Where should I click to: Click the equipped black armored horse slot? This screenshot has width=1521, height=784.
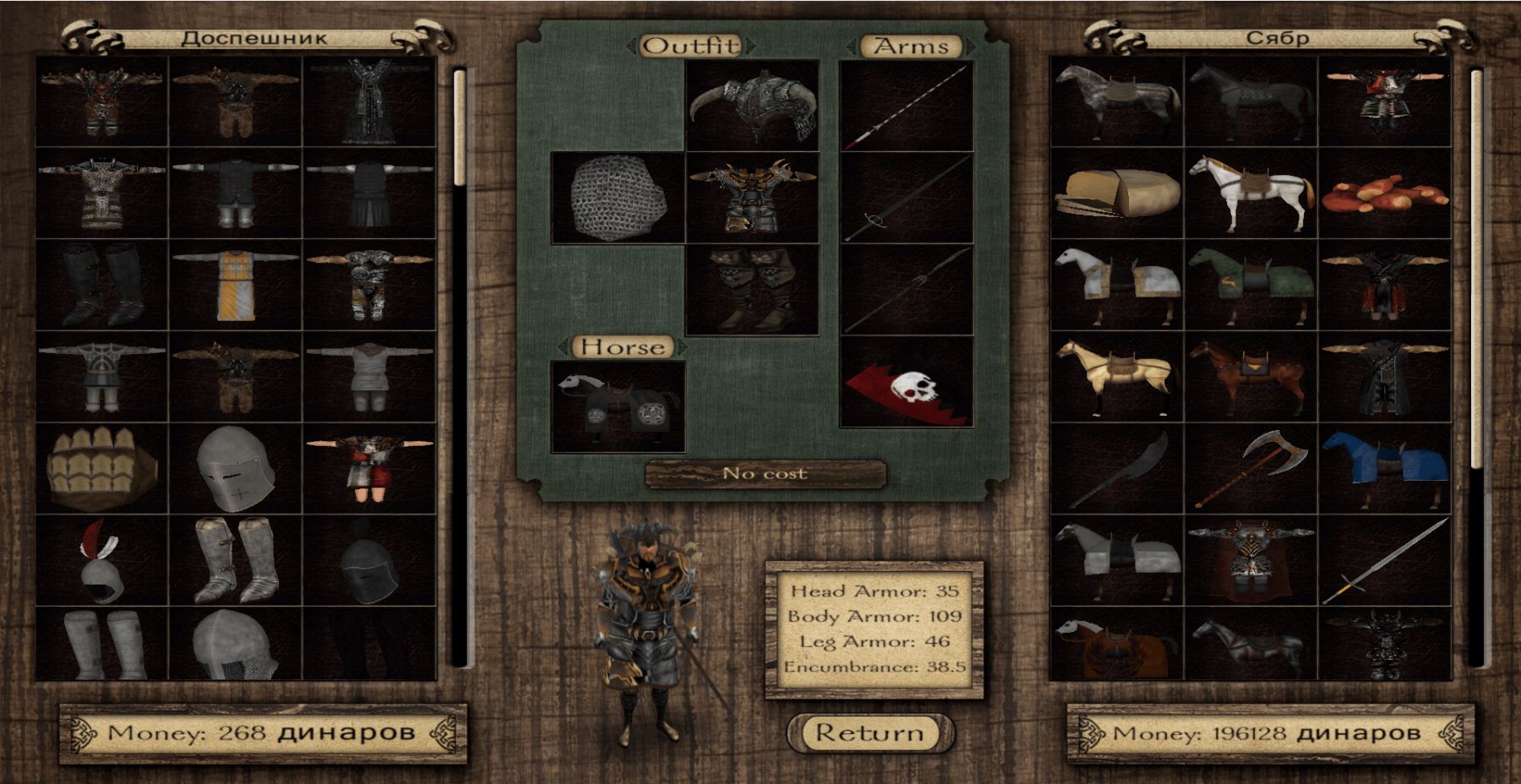pyautogui.click(x=618, y=406)
